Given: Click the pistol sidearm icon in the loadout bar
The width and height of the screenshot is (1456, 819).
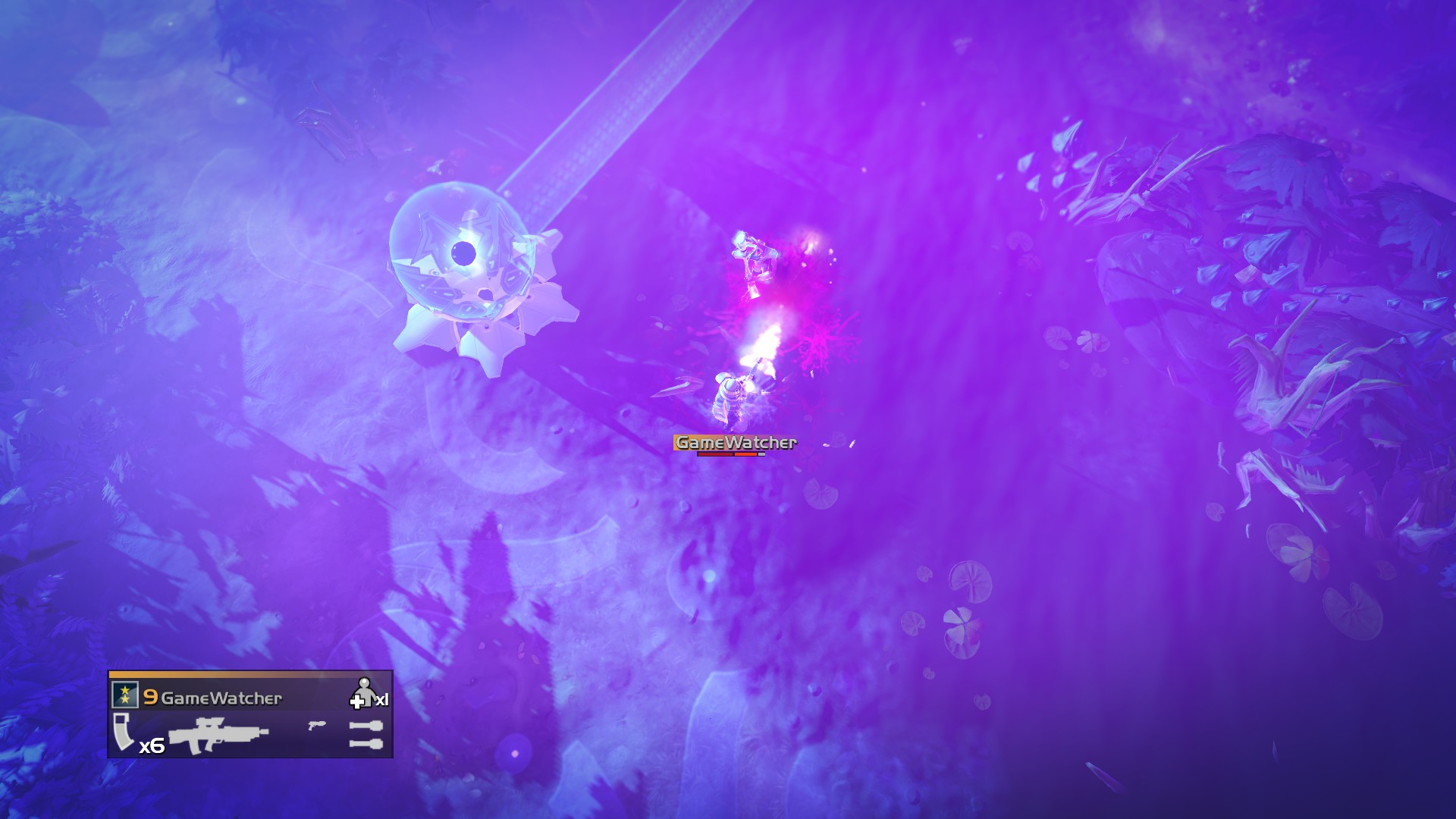Looking at the screenshot, I should (x=317, y=726).
